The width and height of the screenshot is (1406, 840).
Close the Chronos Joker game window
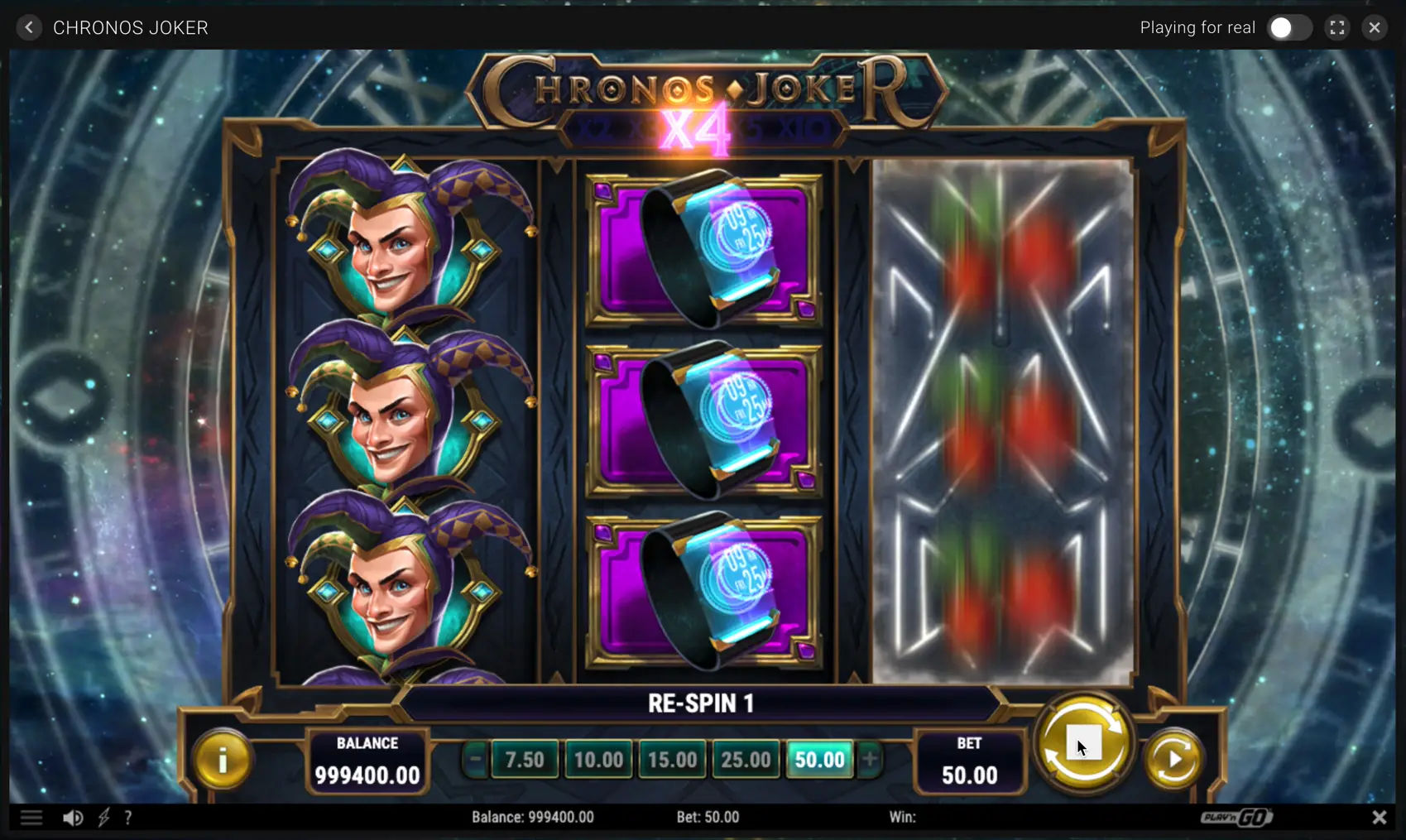[1375, 28]
